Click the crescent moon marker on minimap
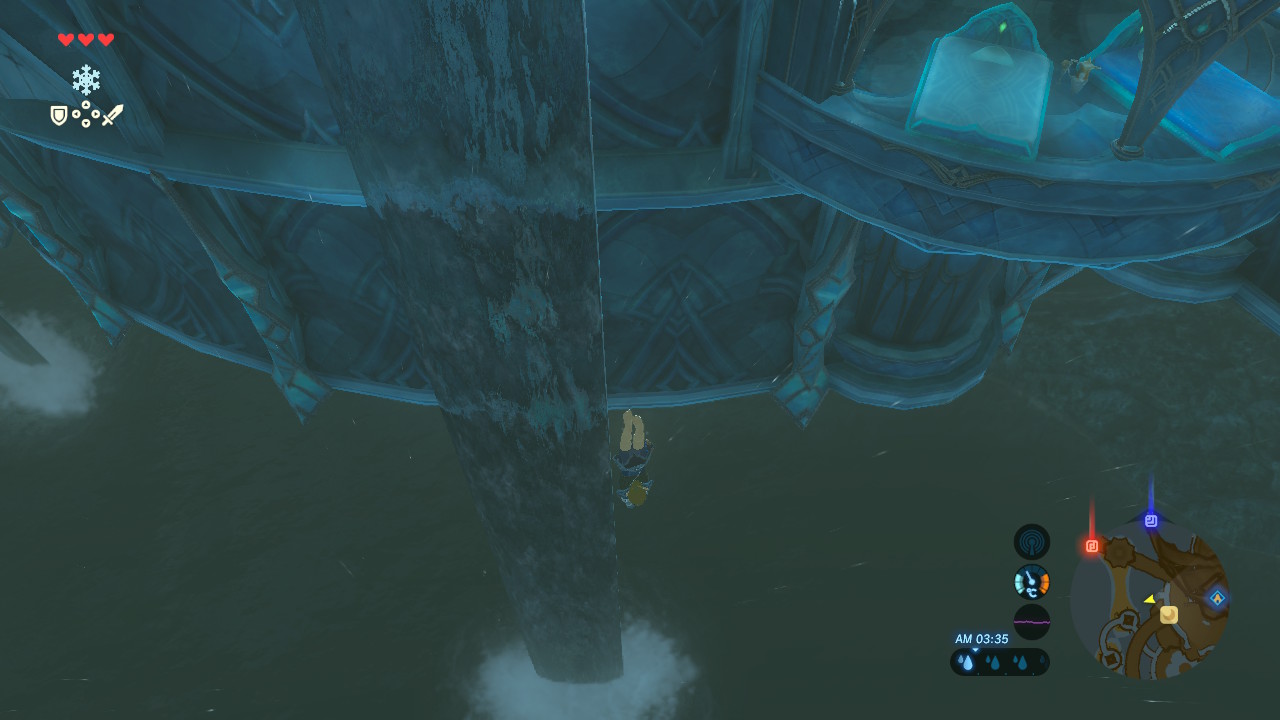The height and width of the screenshot is (720, 1280). [x=1168, y=615]
